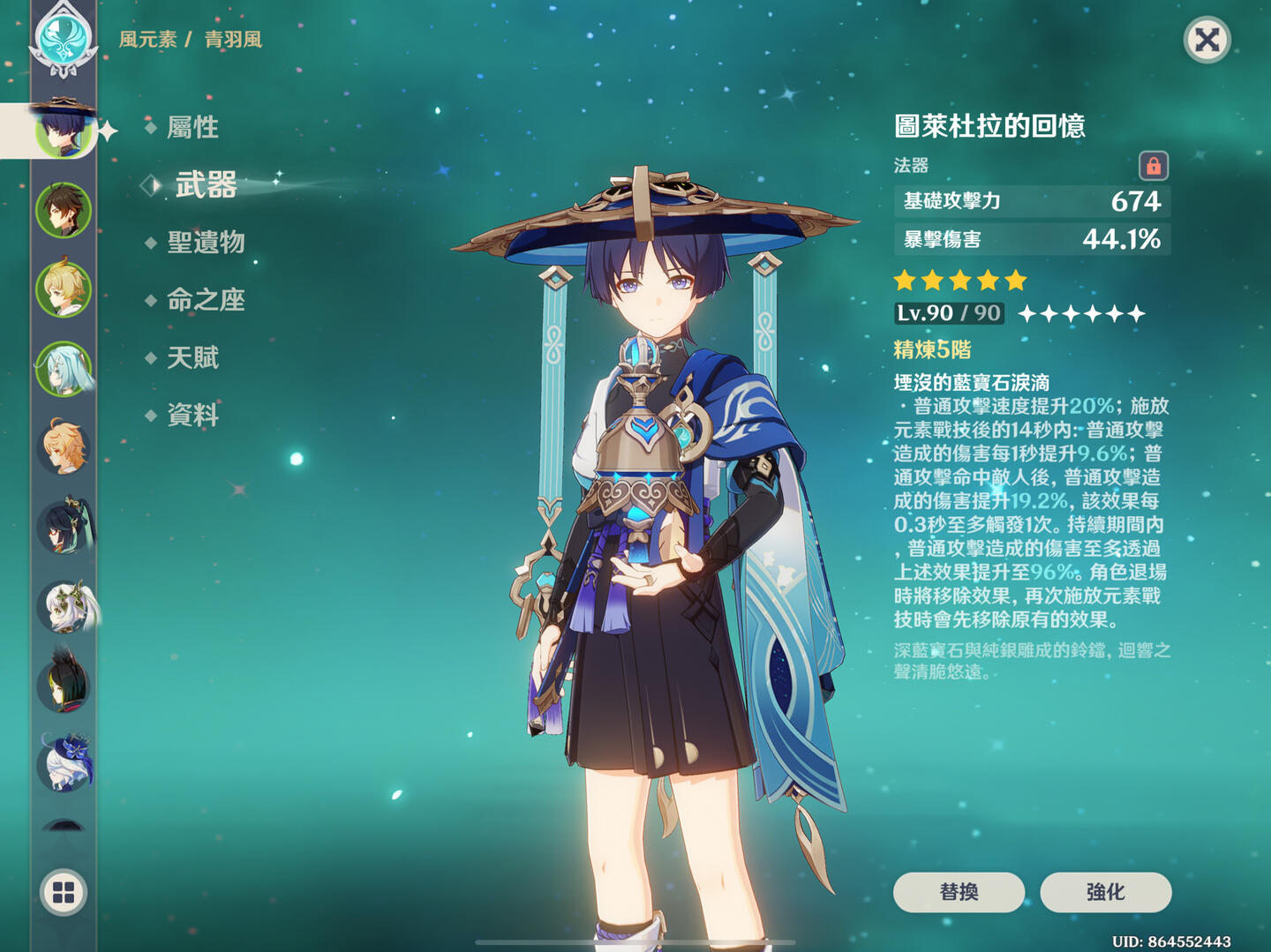Open the 天賦 talents section
This screenshot has height=952, width=1271.
click(x=192, y=357)
